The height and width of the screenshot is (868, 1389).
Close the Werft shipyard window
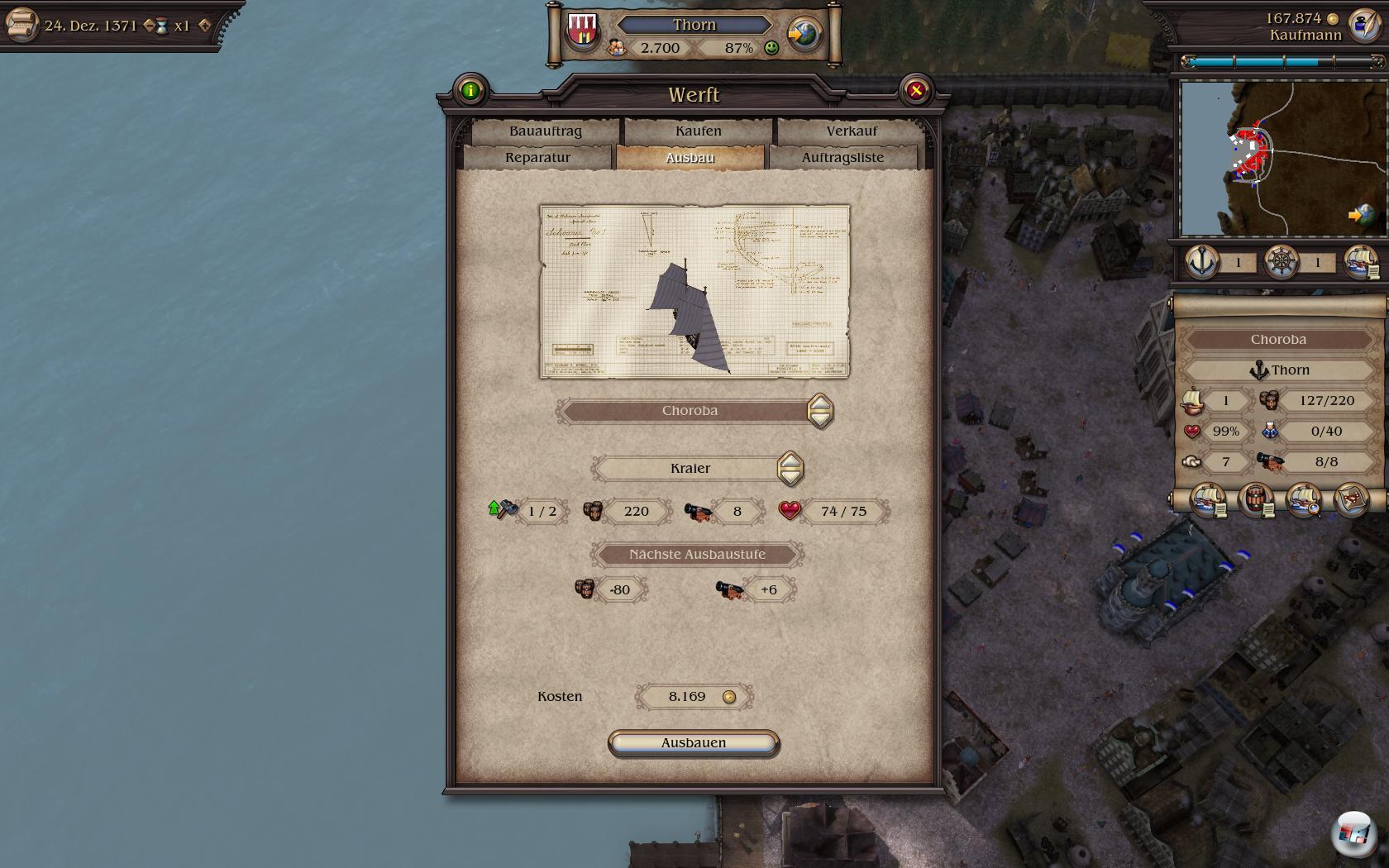[915, 91]
